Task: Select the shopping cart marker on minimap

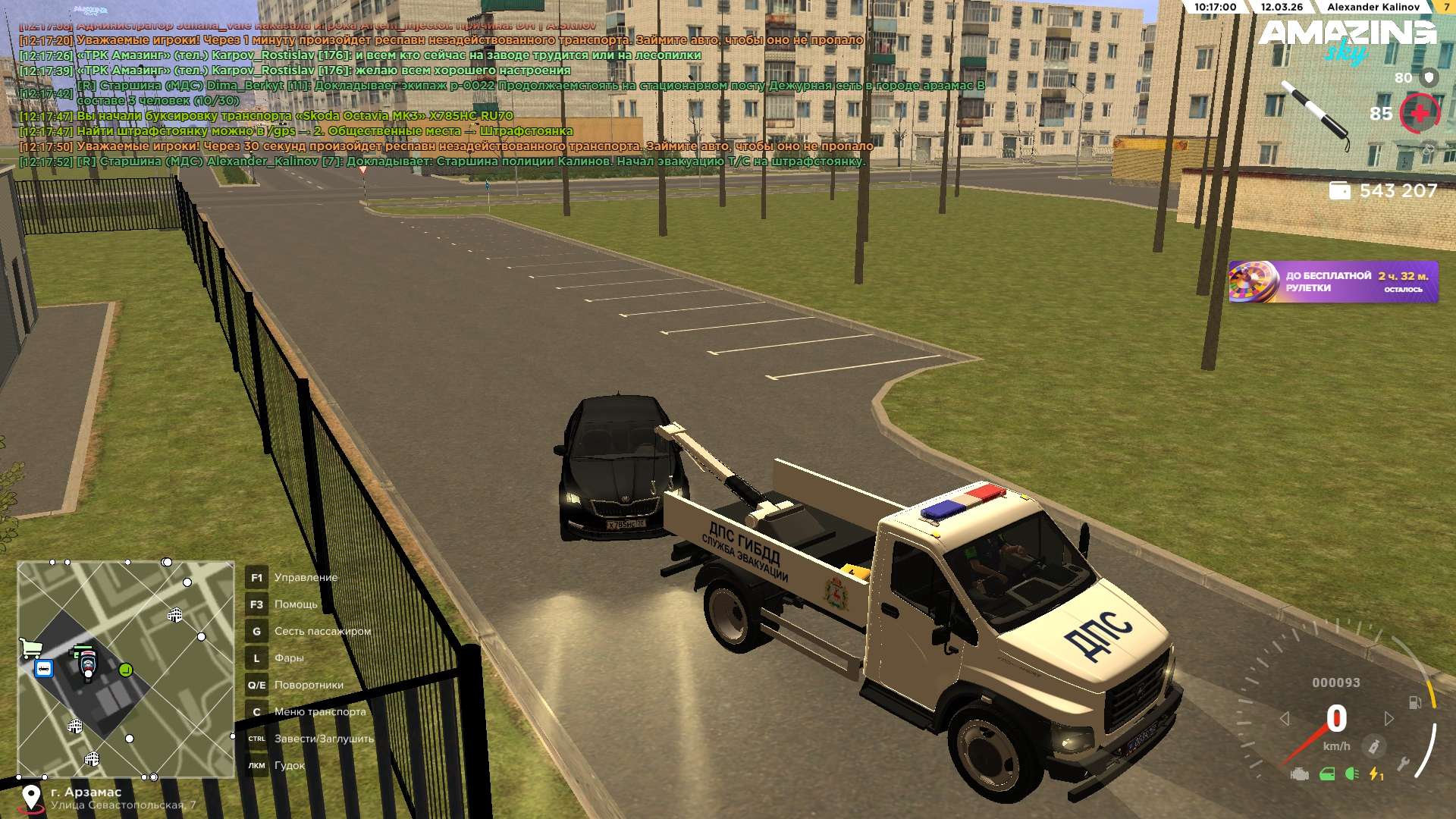Action: (x=31, y=648)
